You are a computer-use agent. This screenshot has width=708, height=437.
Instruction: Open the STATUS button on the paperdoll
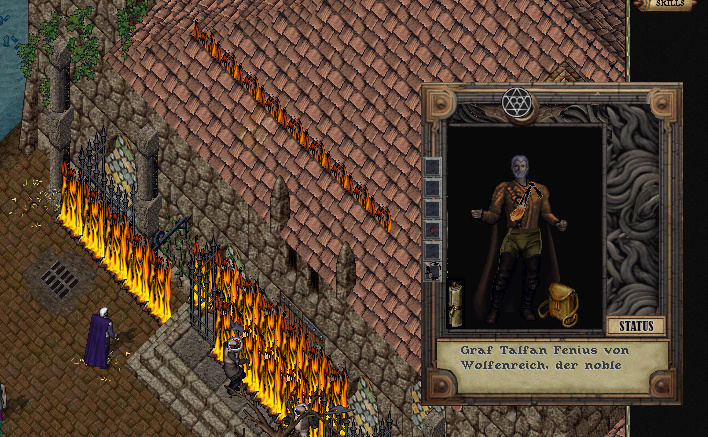click(x=636, y=326)
